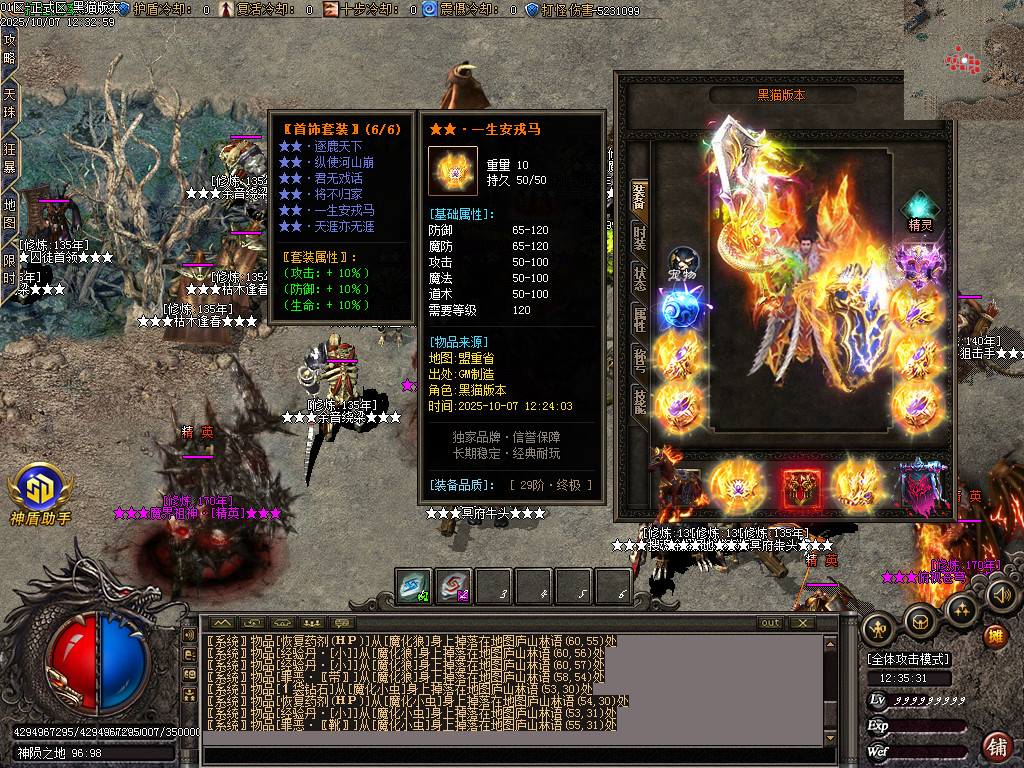Use the first hotbar skill item

(x=413, y=586)
